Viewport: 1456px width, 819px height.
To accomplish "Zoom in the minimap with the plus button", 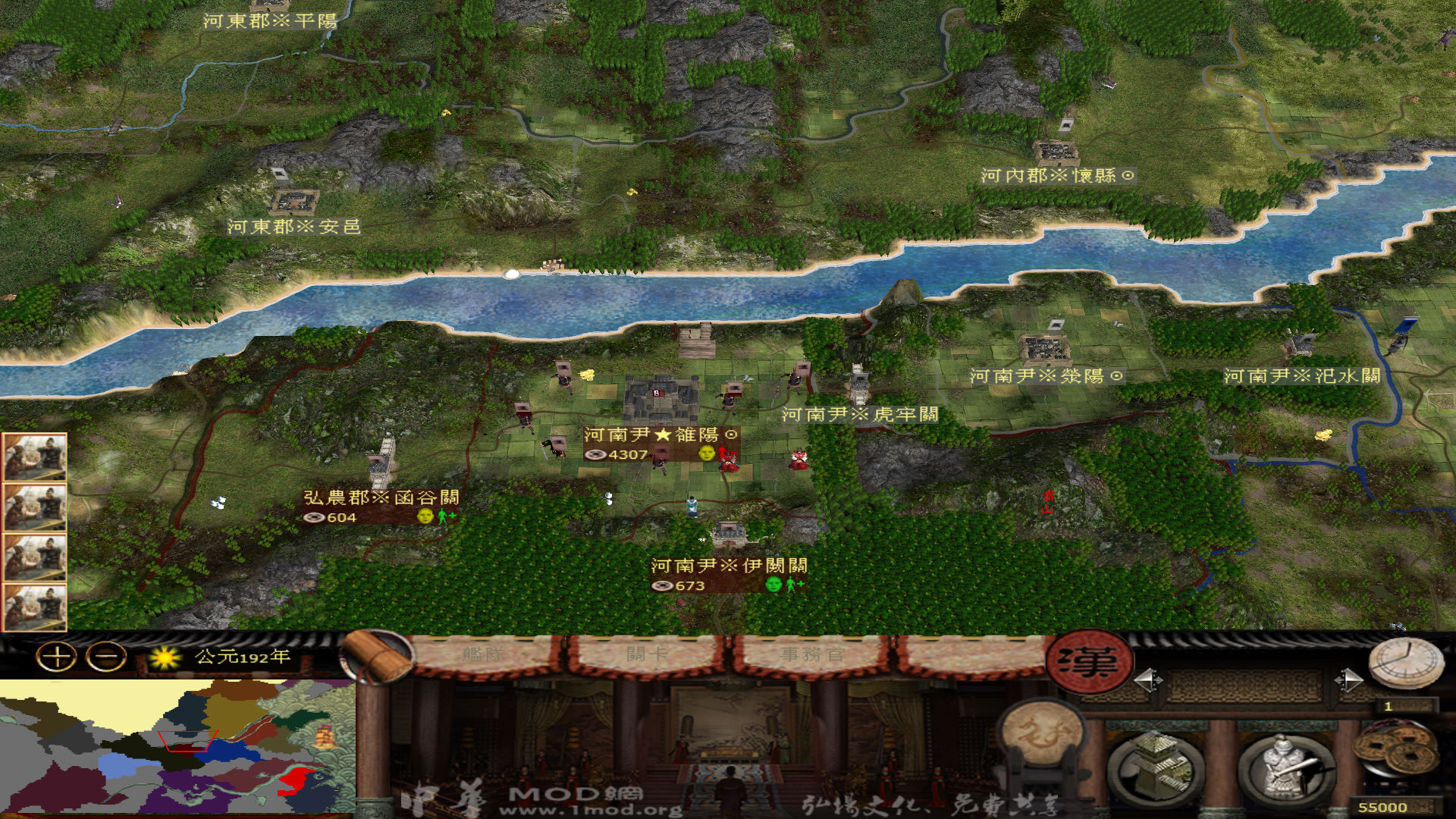I will (57, 657).
